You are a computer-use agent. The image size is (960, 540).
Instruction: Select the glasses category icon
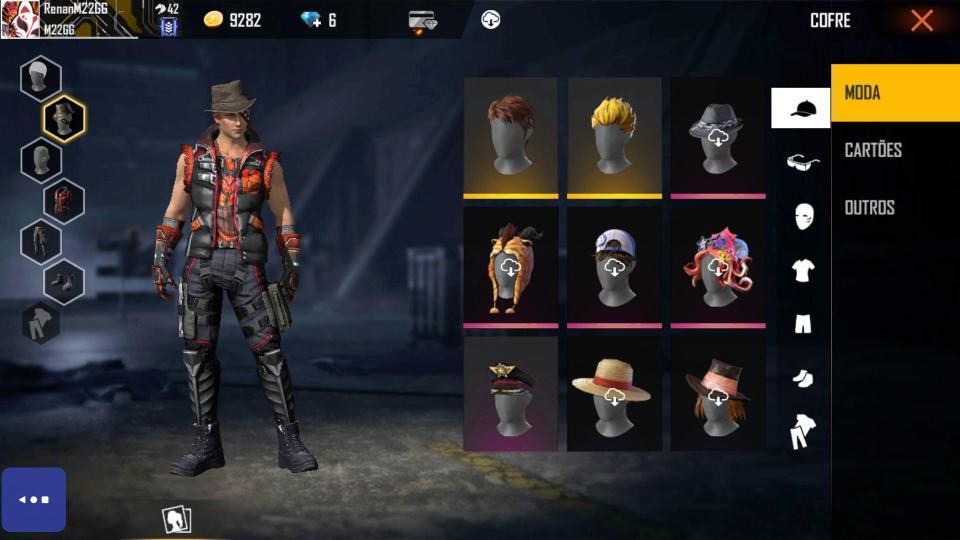[x=802, y=162]
